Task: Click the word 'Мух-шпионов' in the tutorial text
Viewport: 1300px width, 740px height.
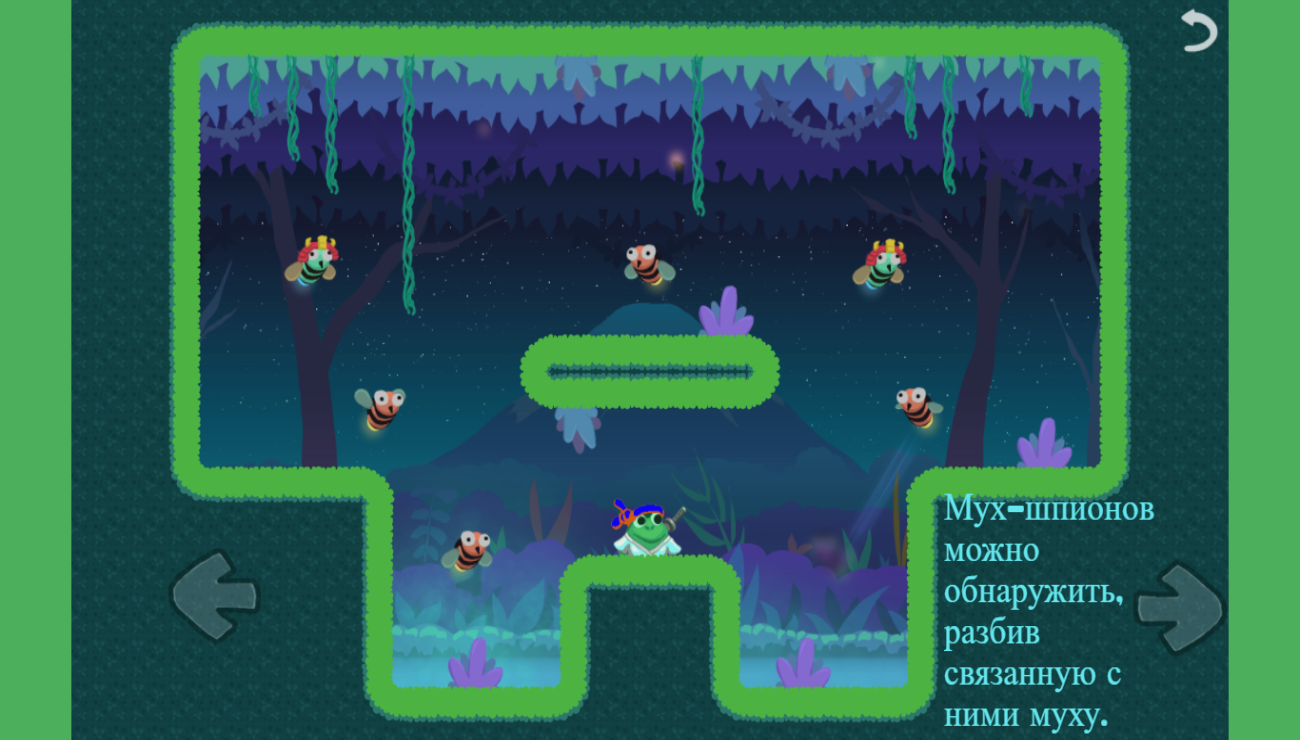Action: coord(1048,510)
